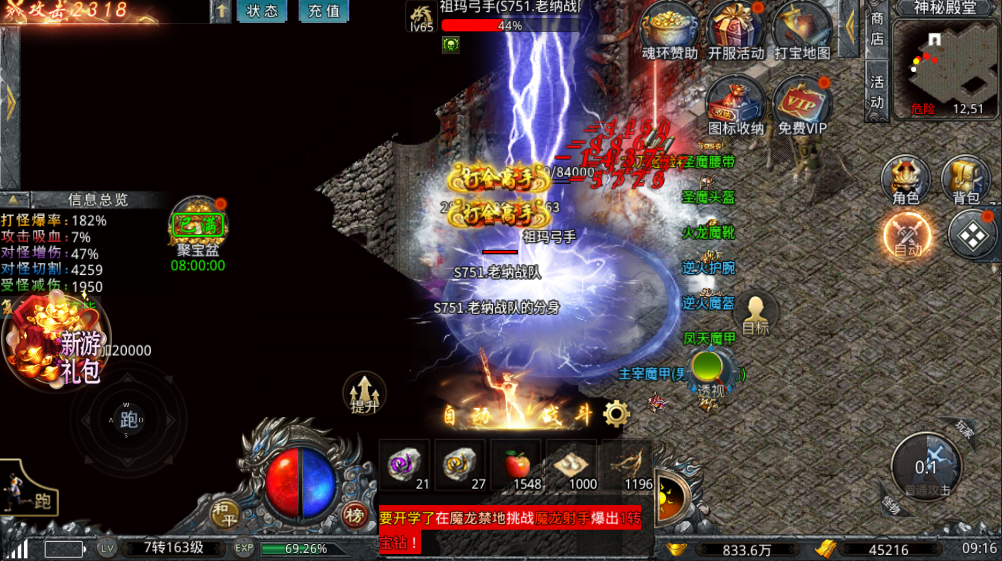Screen dimensions: 1002x561
Task: Open the 开服活动 gift box event
Action: (735, 28)
